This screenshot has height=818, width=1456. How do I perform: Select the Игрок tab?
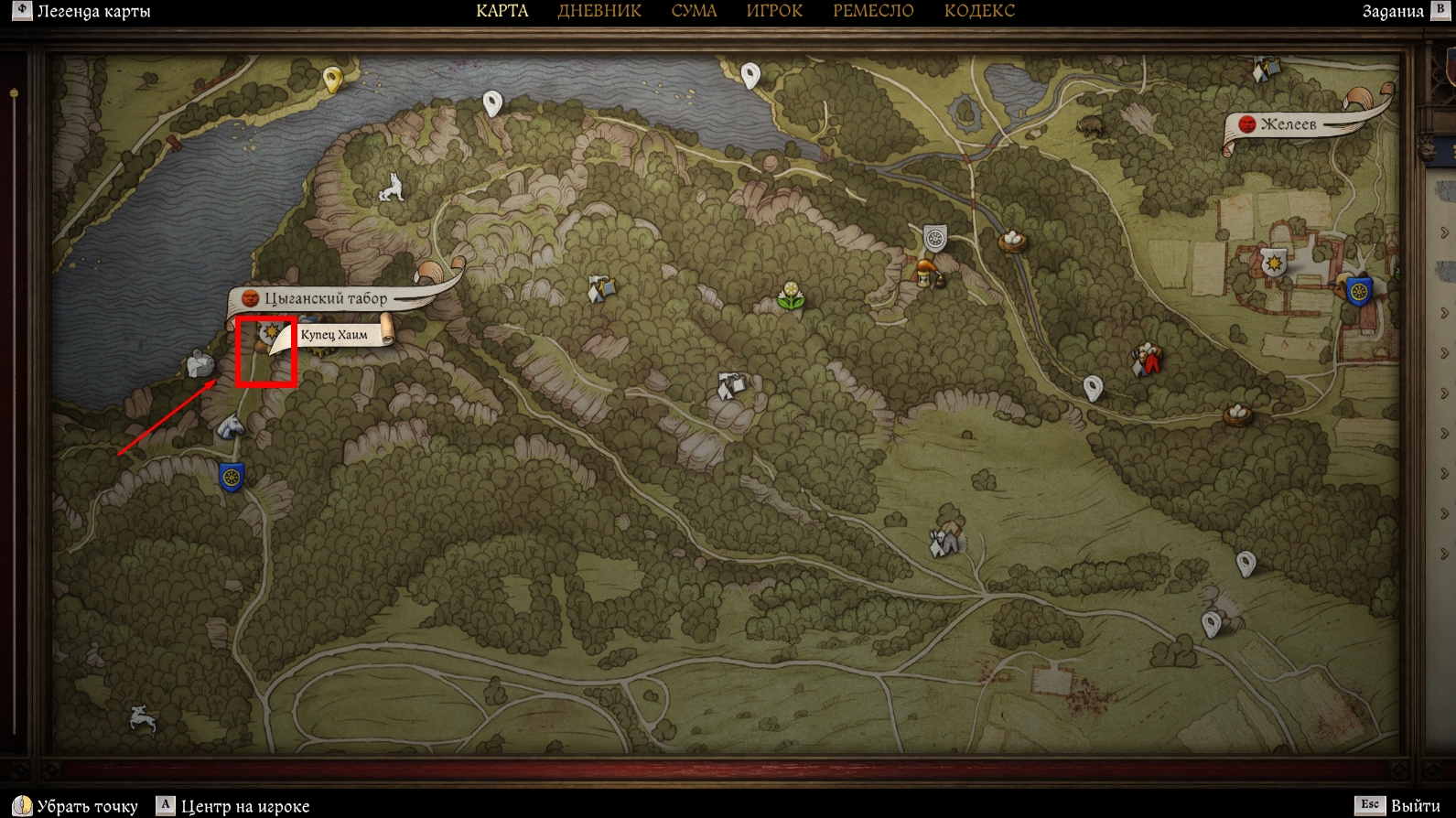click(x=774, y=11)
